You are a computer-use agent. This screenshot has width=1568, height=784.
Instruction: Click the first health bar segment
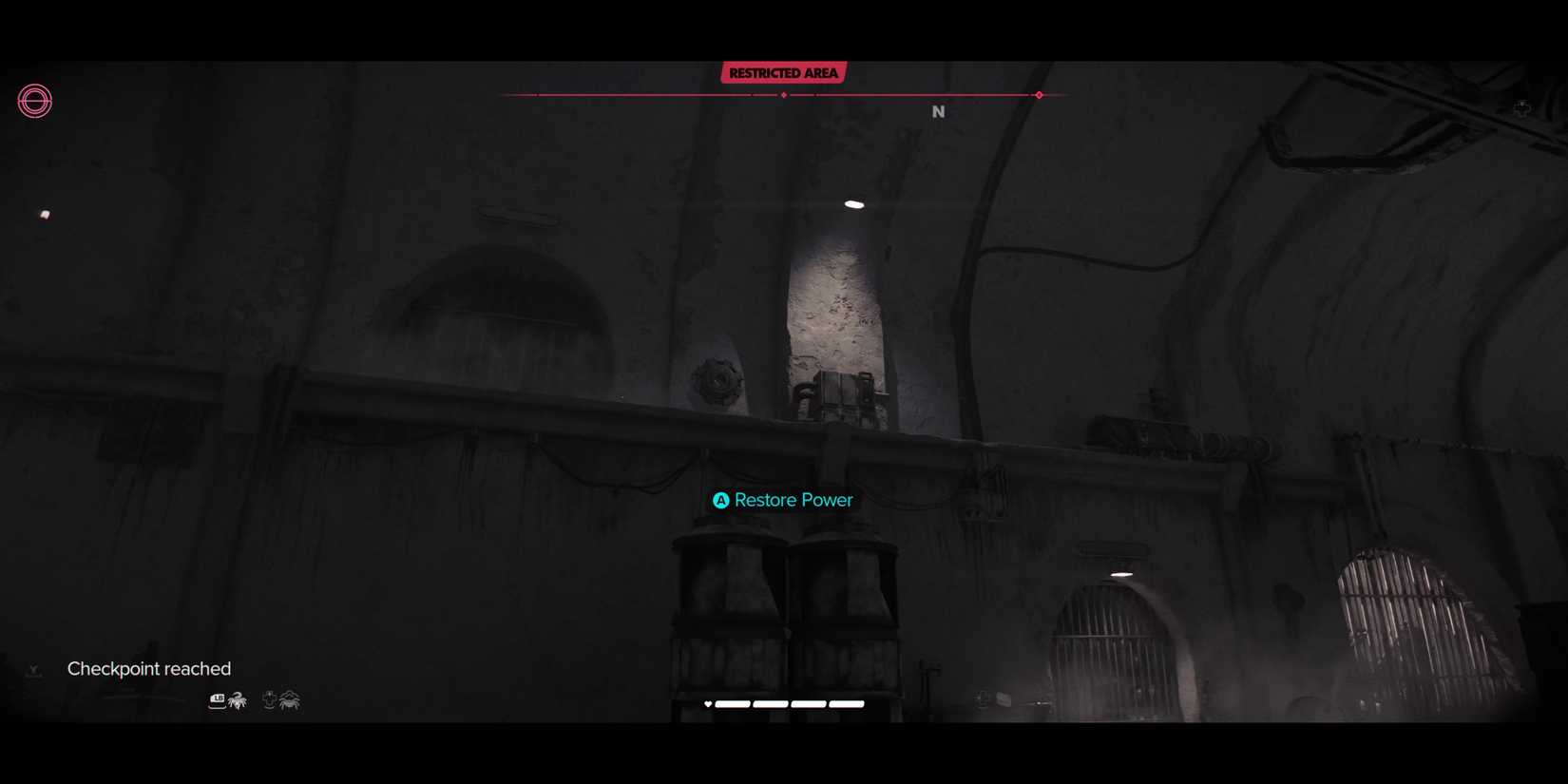point(733,704)
